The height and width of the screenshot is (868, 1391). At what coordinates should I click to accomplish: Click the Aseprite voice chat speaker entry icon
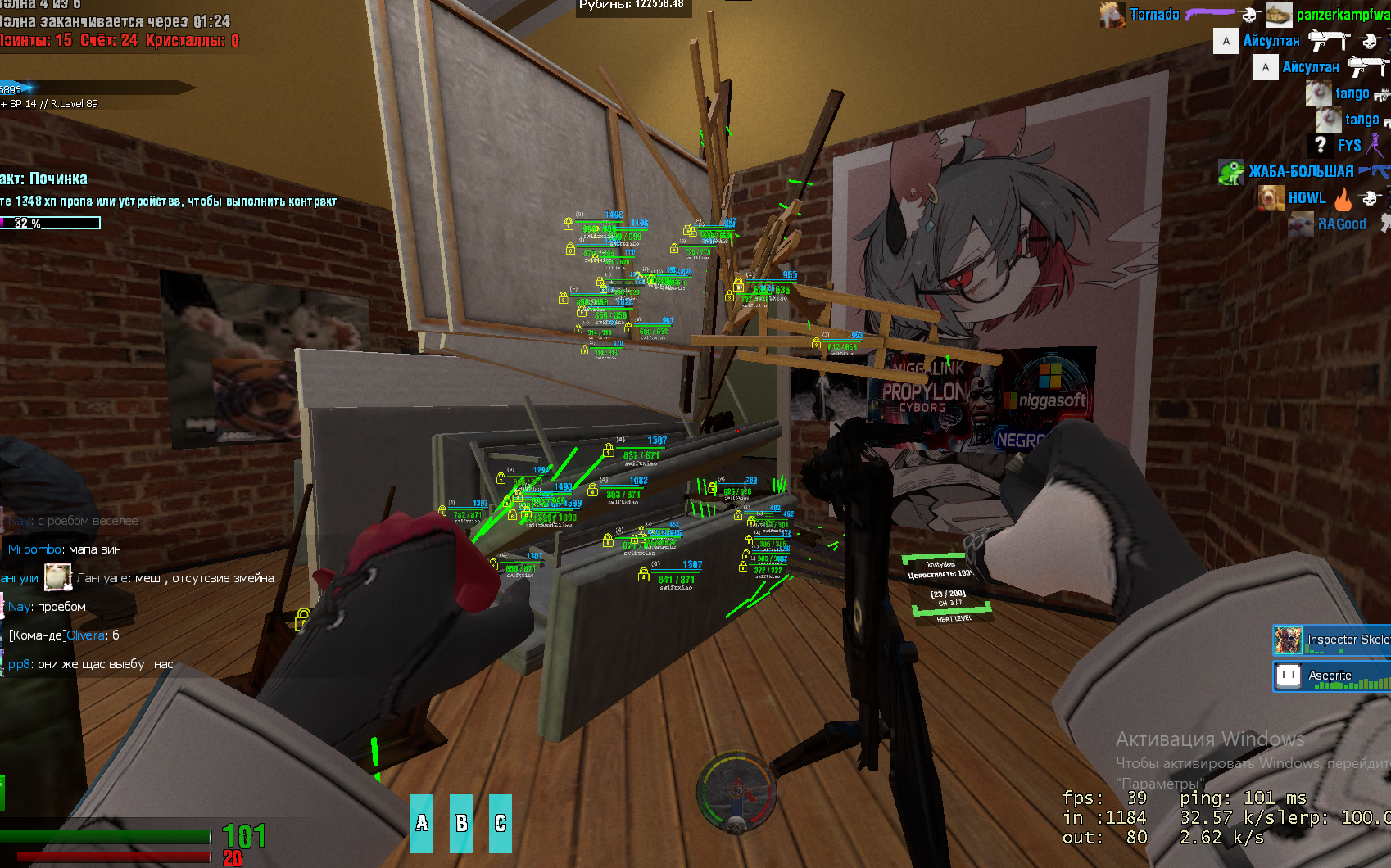click(1287, 676)
